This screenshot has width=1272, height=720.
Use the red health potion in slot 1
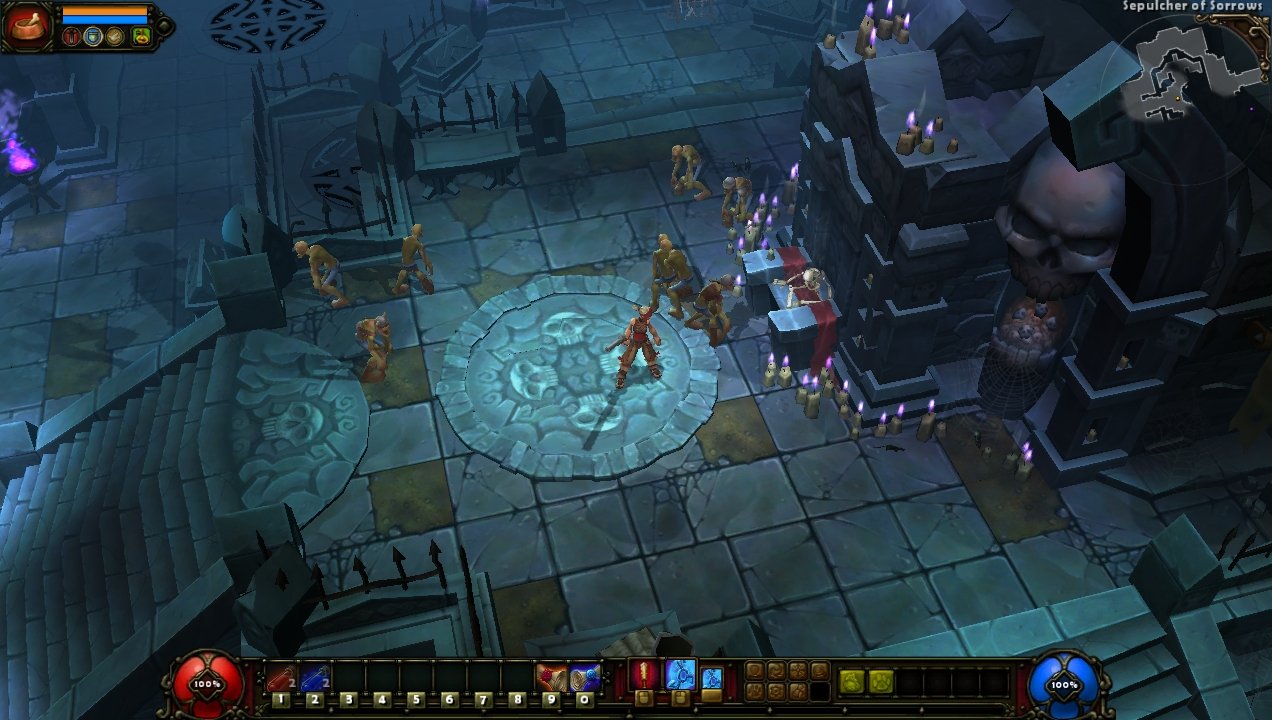coord(281,678)
